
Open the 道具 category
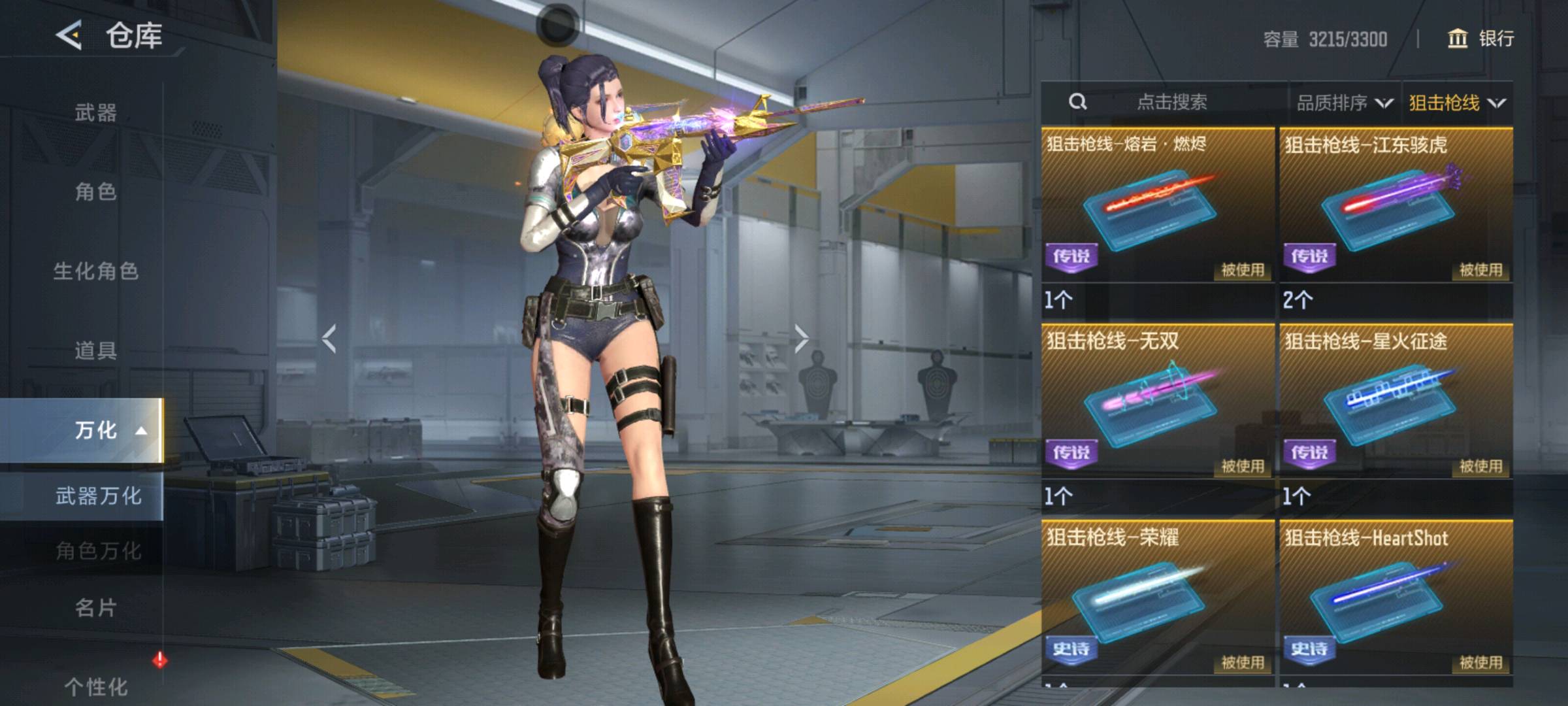tap(95, 350)
